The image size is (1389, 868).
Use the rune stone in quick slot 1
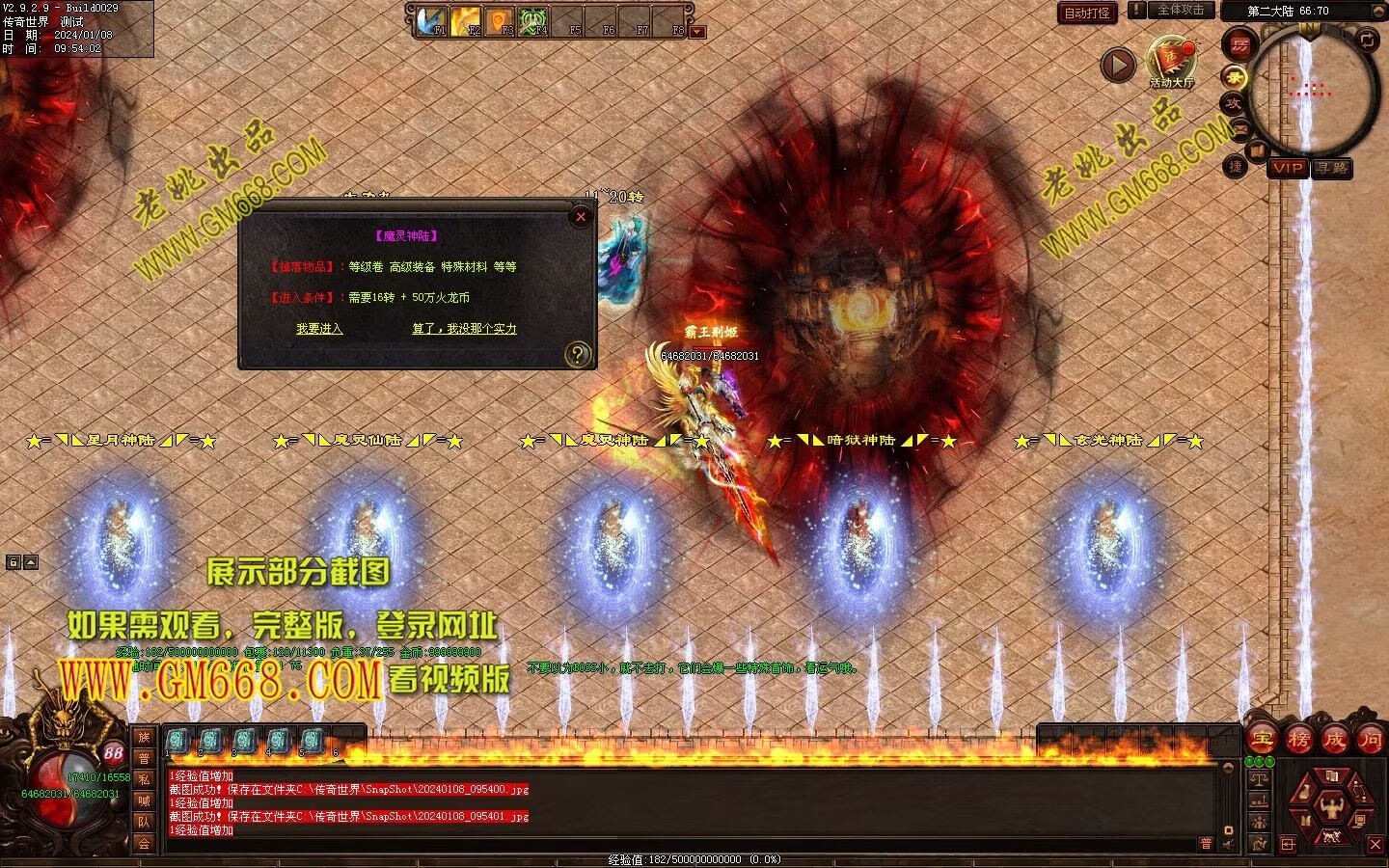[x=177, y=741]
